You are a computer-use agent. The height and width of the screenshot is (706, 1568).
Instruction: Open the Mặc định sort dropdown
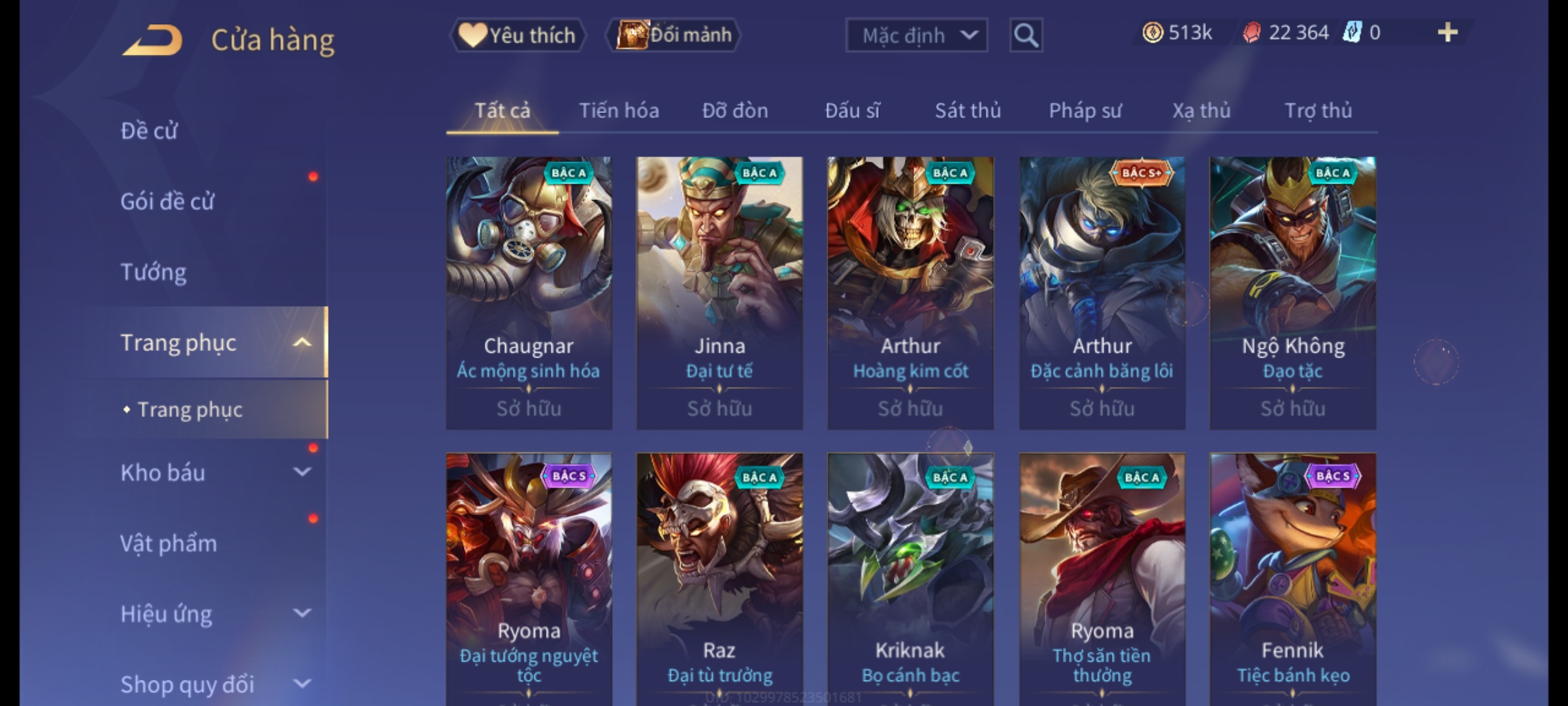click(916, 35)
